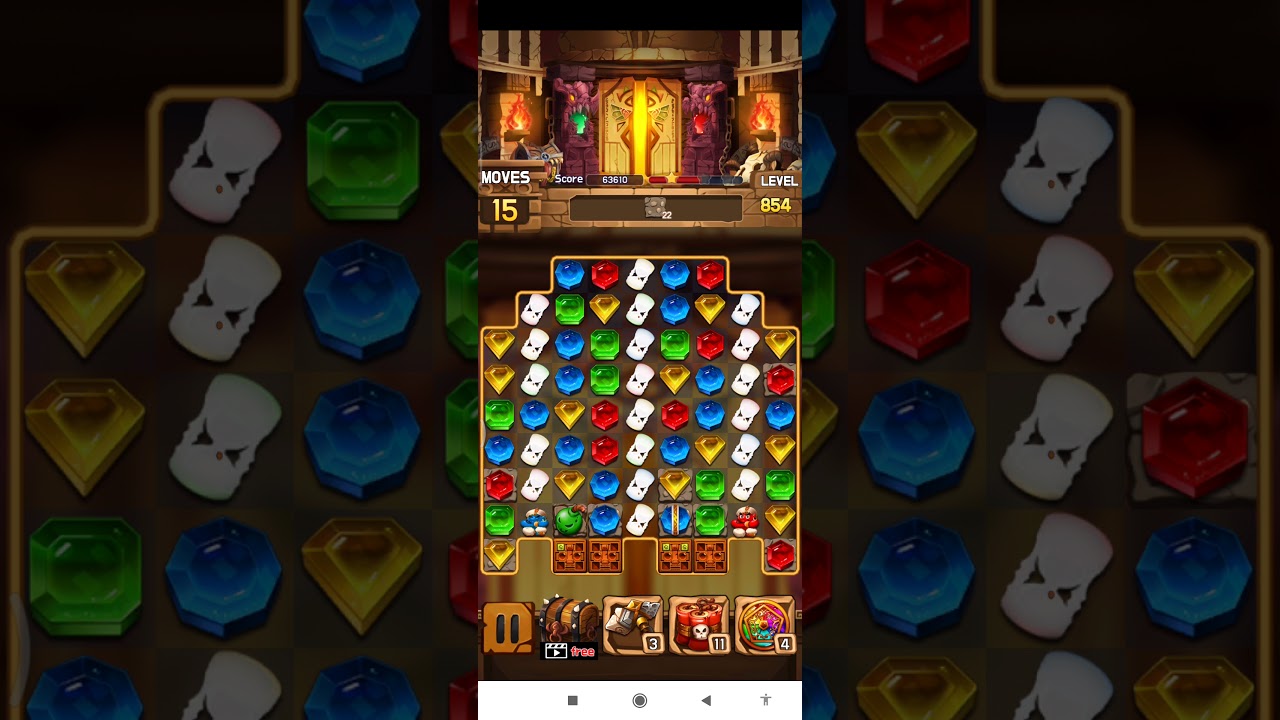The height and width of the screenshot is (720, 1280).
Task: Select the rainbow pentagon gem booster
Action: (765, 625)
